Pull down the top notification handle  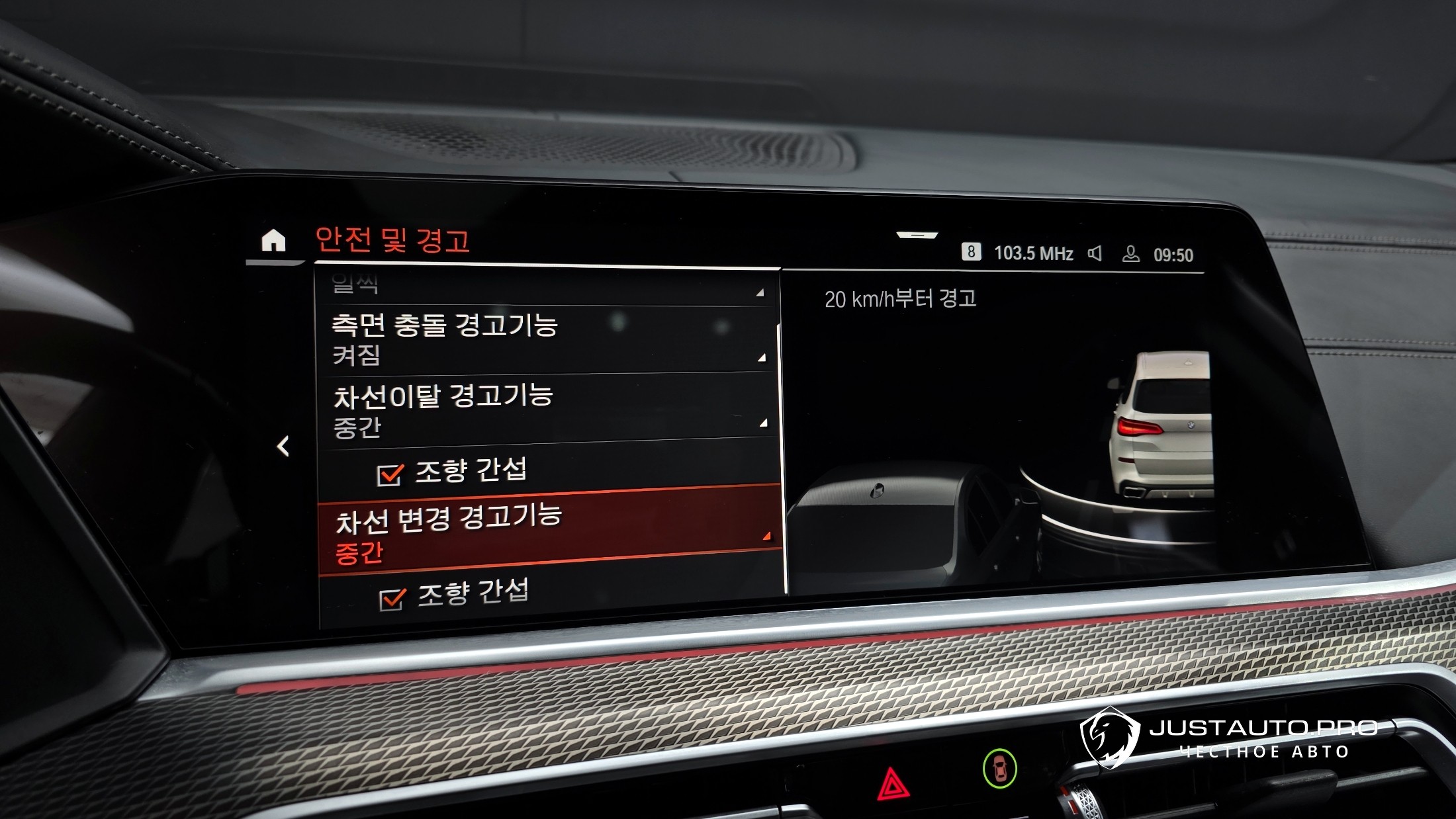click(917, 235)
